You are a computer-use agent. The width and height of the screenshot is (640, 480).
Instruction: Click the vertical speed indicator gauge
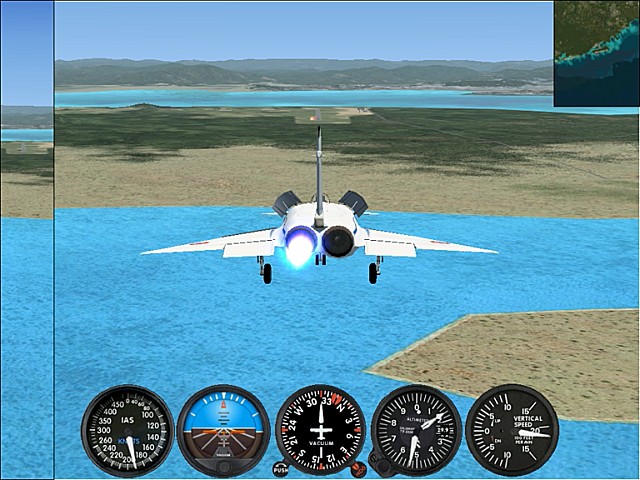512,430
